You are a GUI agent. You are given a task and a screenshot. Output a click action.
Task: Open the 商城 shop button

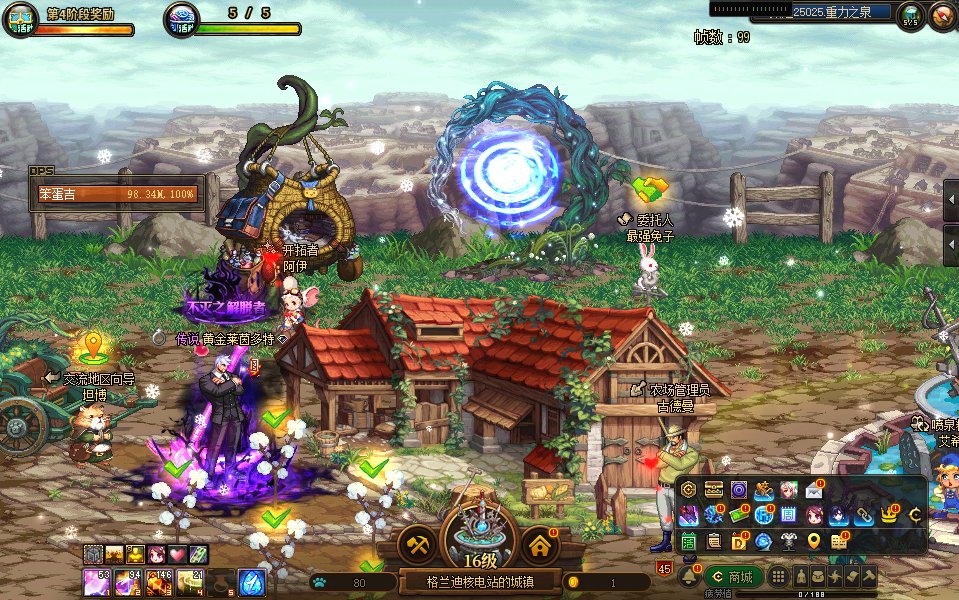[x=732, y=576]
